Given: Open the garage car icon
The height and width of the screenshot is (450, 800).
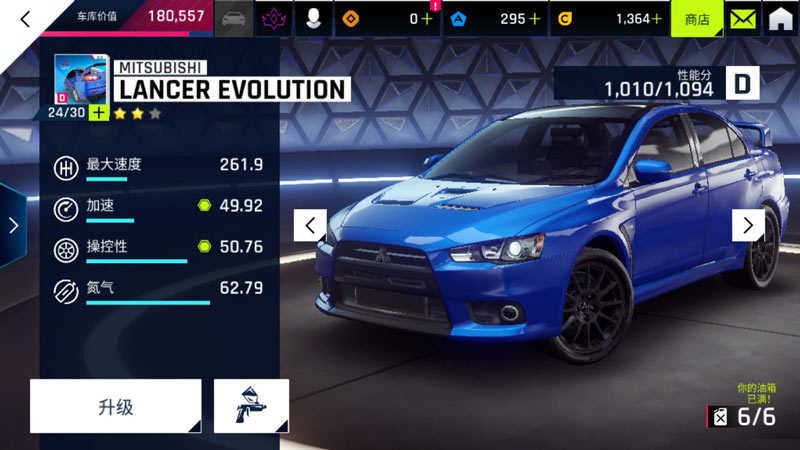Looking at the screenshot, I should coord(234,19).
